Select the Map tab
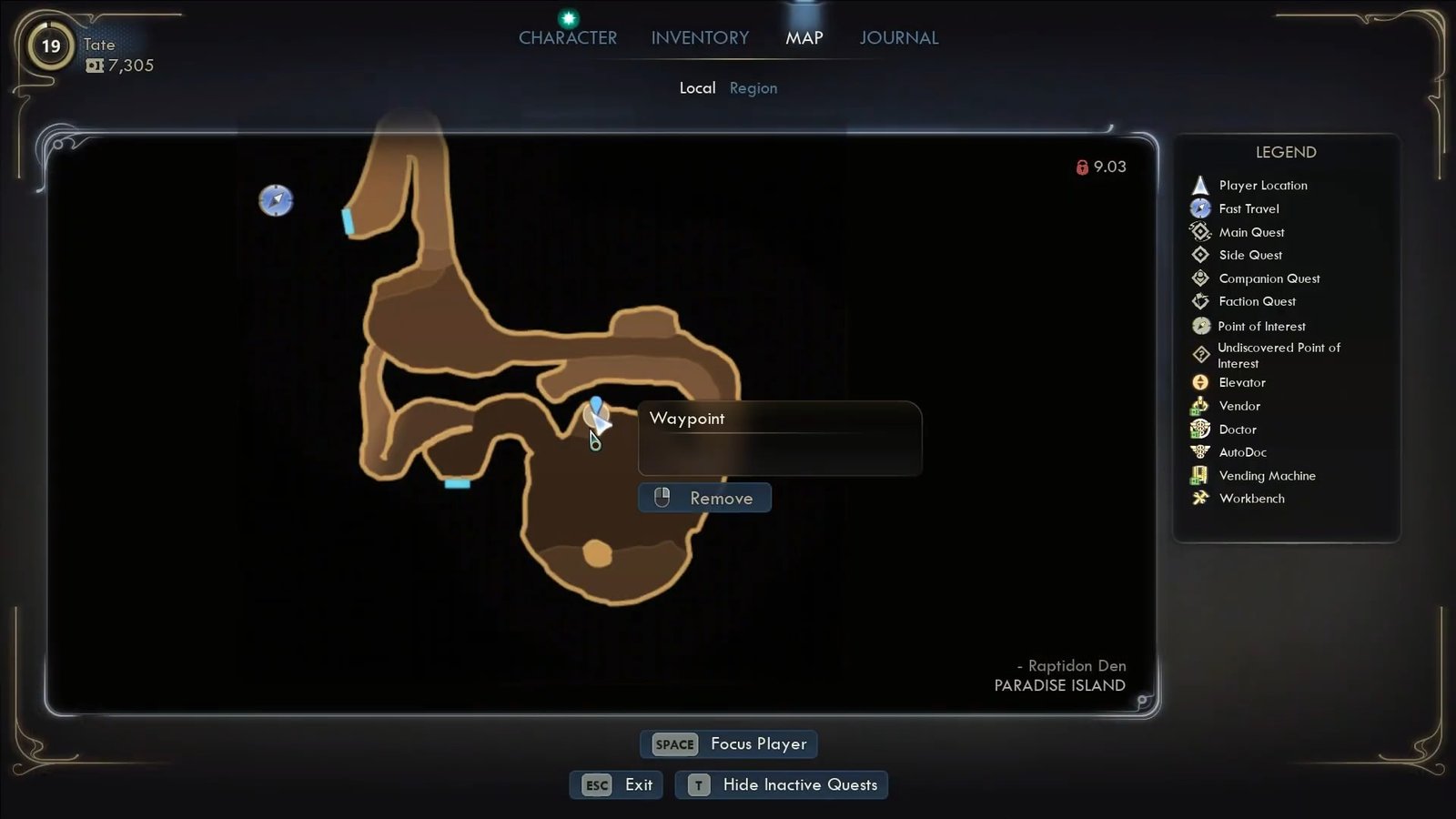1456x819 pixels. click(804, 38)
